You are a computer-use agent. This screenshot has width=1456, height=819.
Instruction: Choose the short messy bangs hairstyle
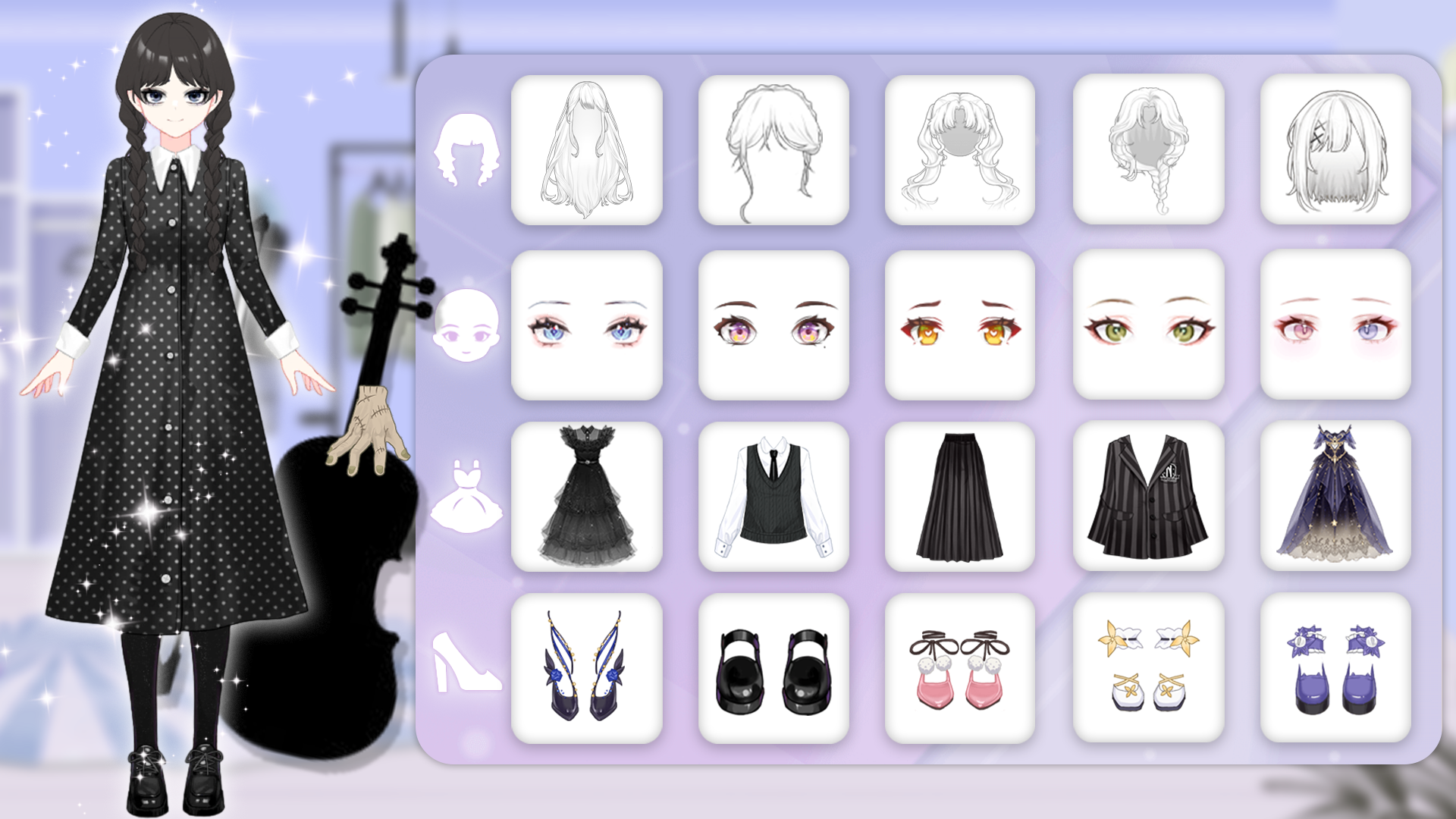773,149
